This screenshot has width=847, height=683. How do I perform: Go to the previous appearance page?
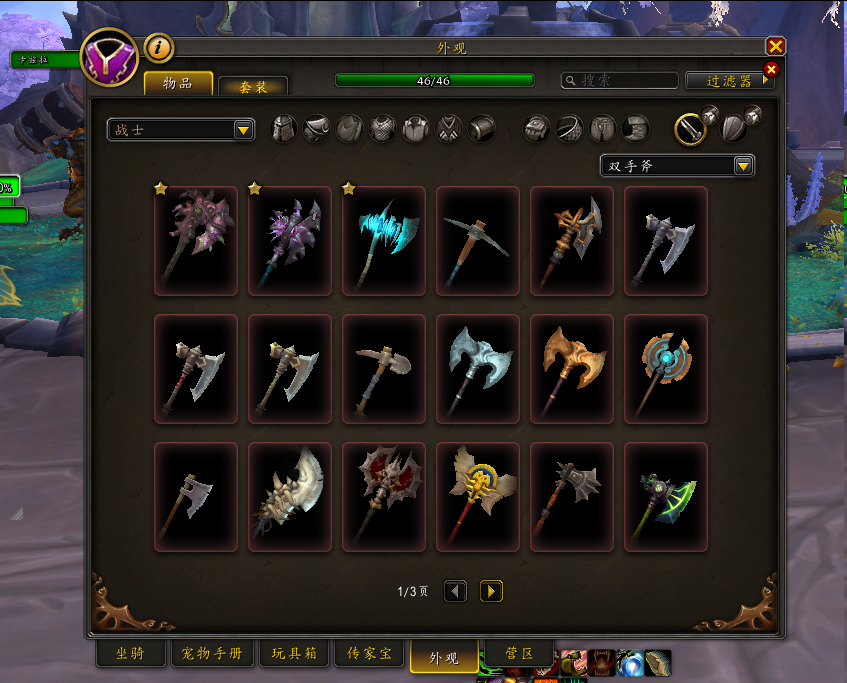(x=455, y=591)
